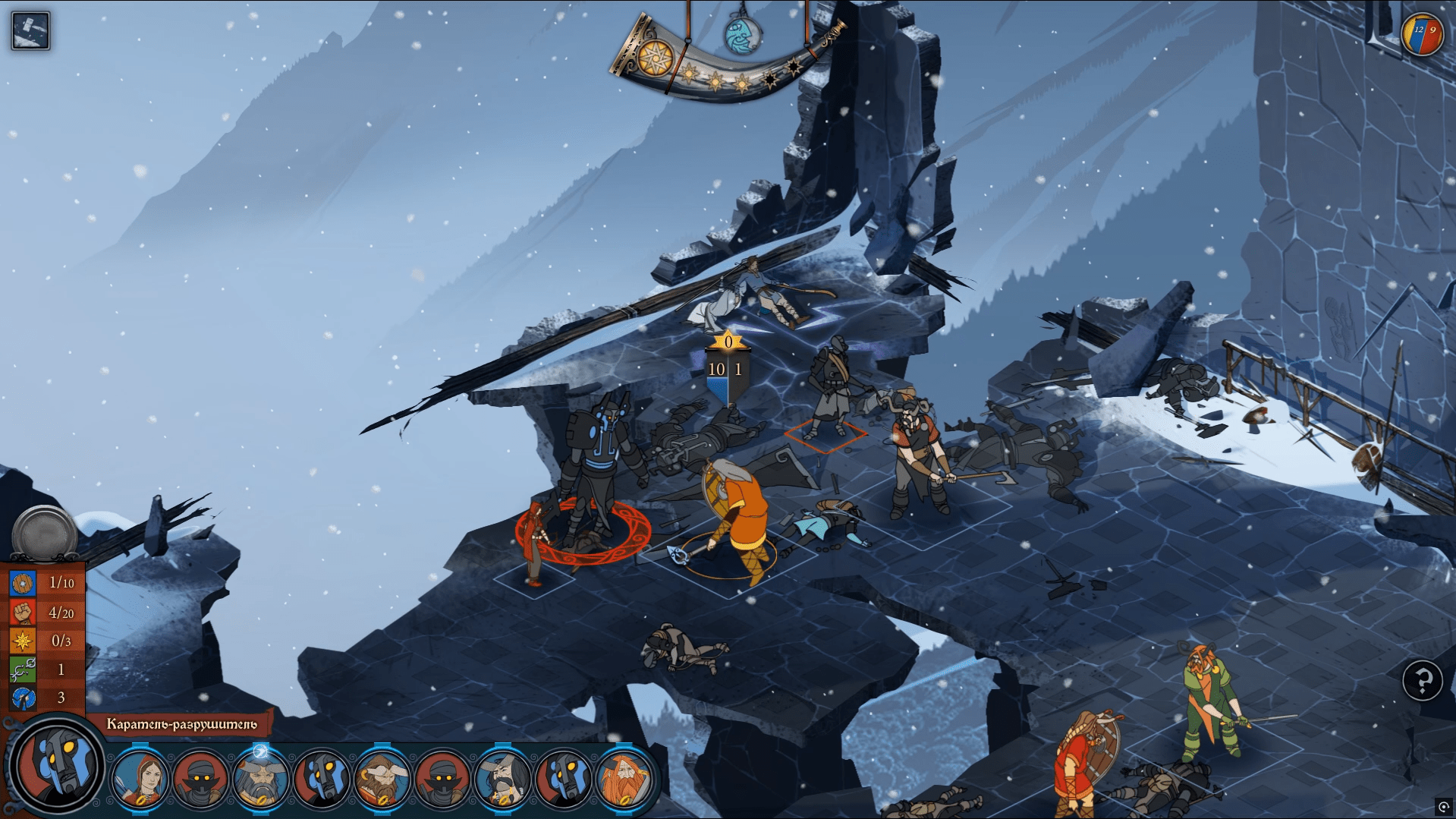Choose the orange-bearded varl portrait
This screenshot has width=1456, height=819.
pyautogui.click(x=624, y=778)
